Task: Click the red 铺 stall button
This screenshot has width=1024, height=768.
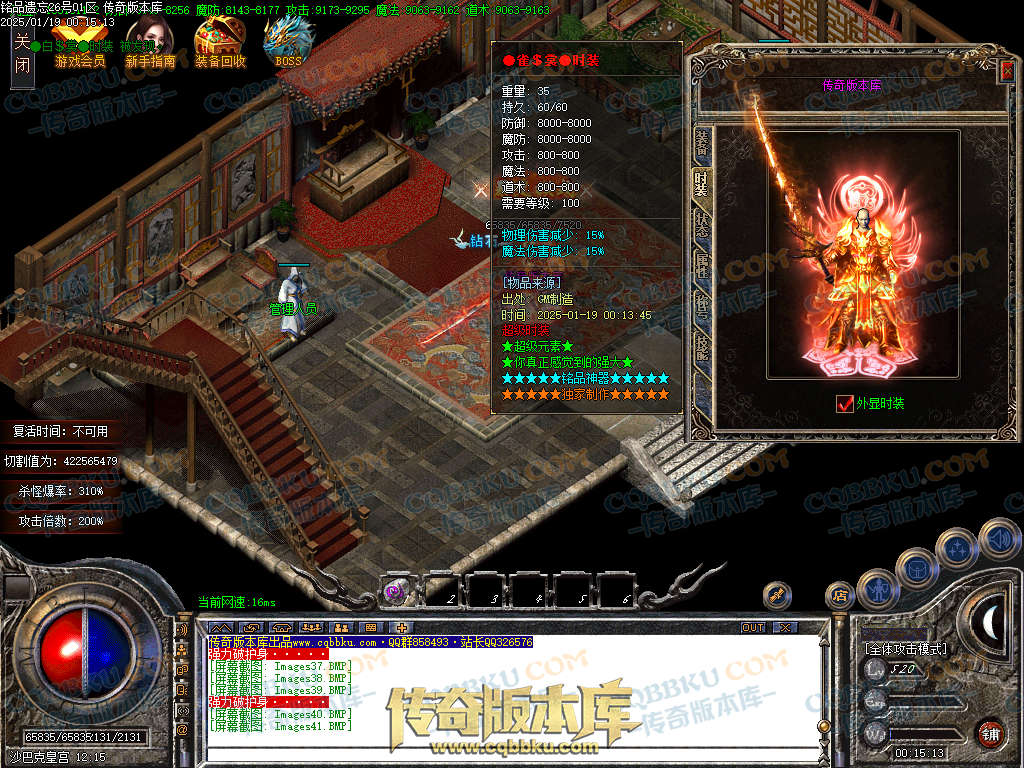Action: pos(990,734)
